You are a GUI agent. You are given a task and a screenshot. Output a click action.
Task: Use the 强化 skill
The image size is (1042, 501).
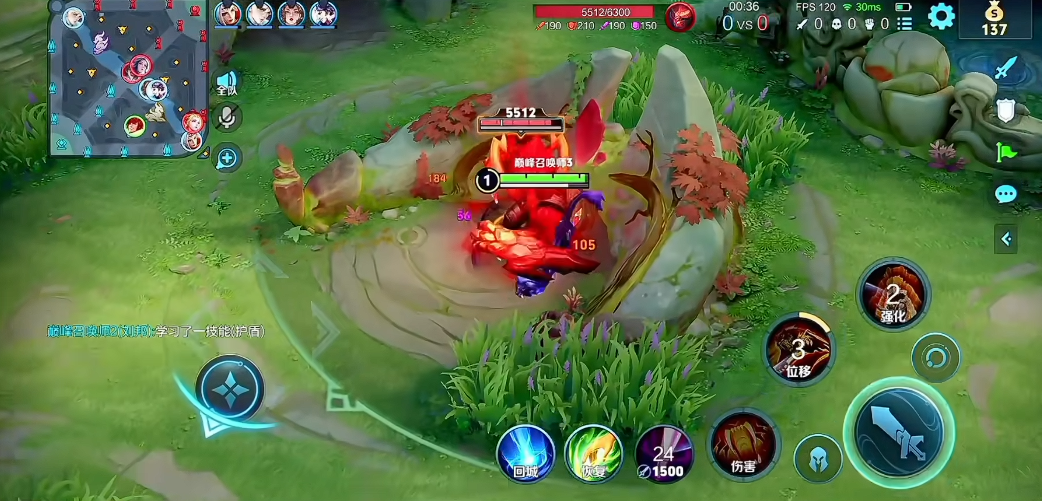pos(893,294)
